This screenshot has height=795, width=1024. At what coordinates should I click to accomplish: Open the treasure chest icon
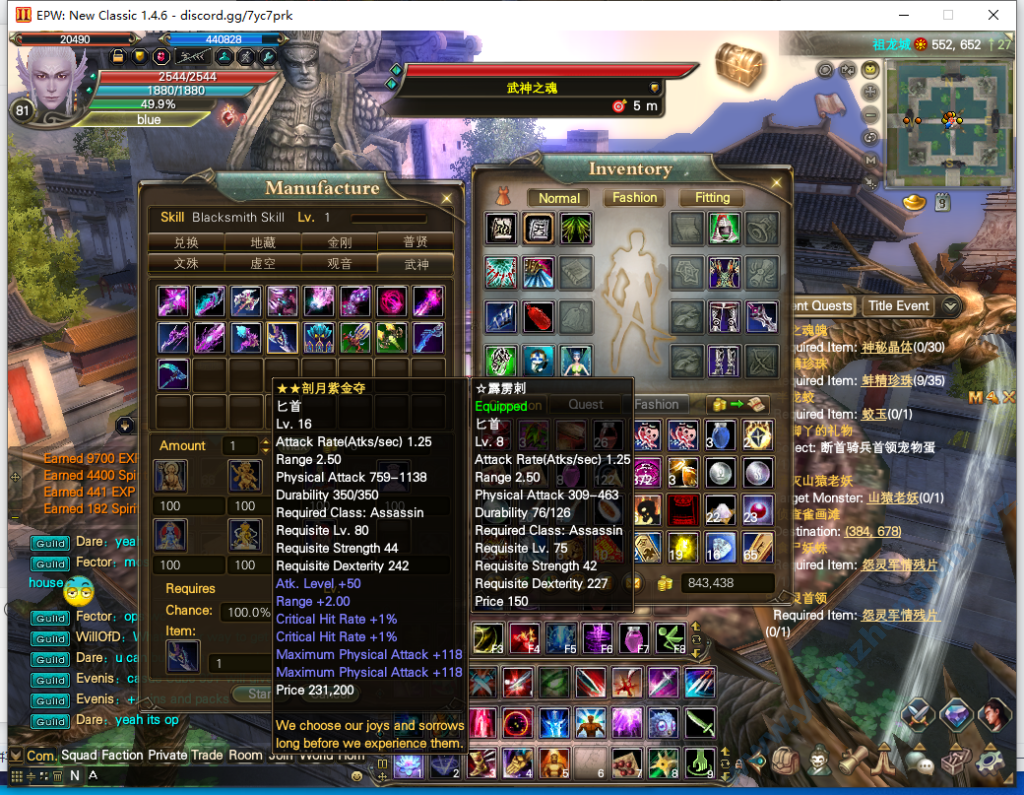point(740,62)
